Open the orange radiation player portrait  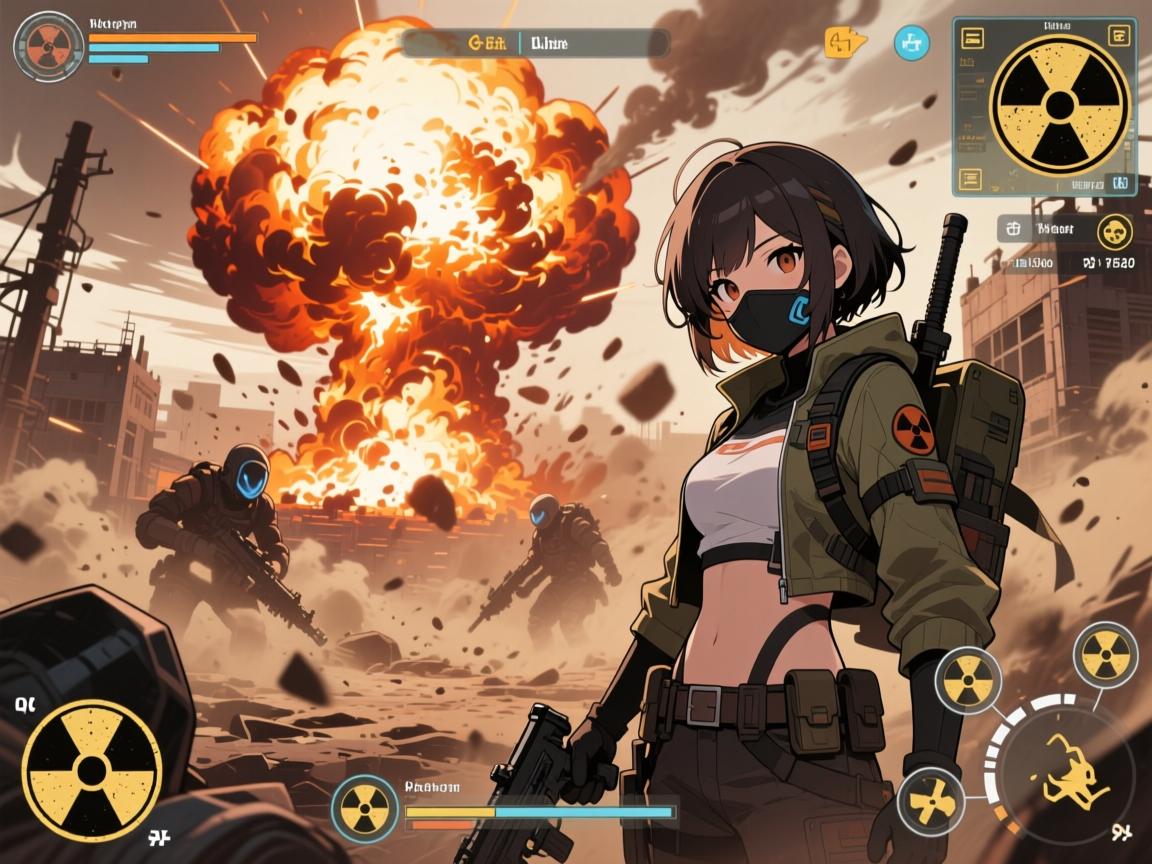click(x=48, y=46)
